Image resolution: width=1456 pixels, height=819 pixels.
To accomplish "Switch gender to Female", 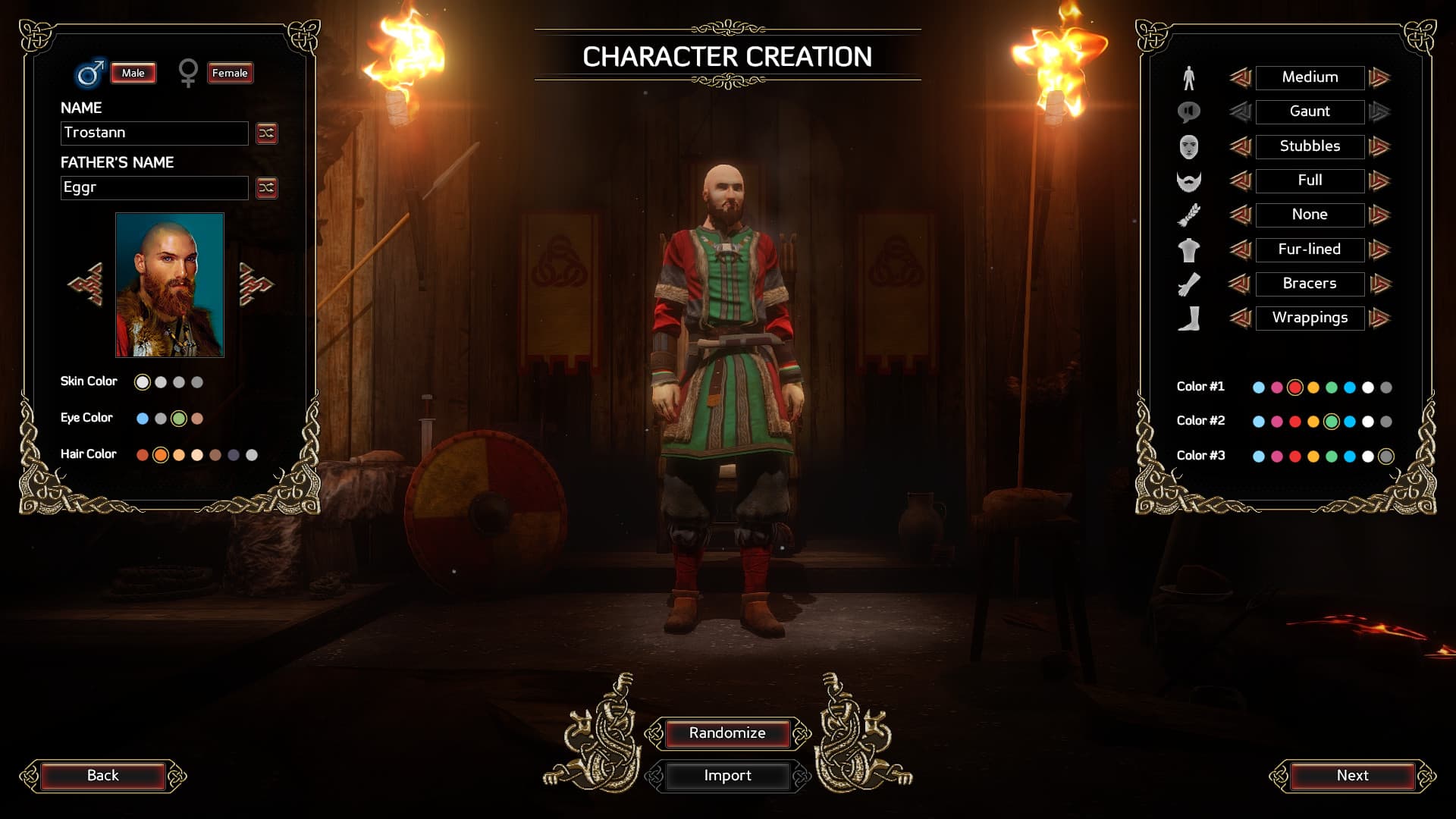I will tap(230, 73).
